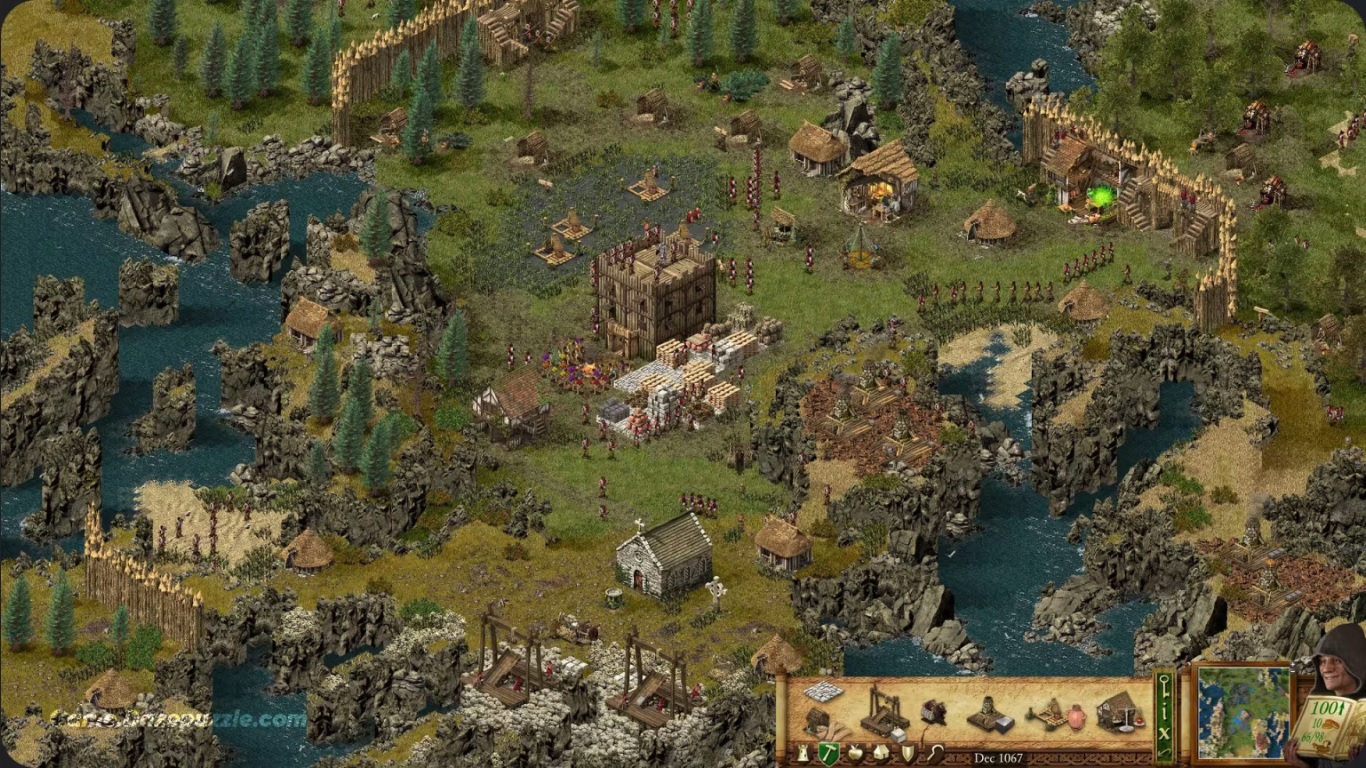The width and height of the screenshot is (1366, 768).
Task: Switch to the hammer industry category
Action: (x=828, y=753)
